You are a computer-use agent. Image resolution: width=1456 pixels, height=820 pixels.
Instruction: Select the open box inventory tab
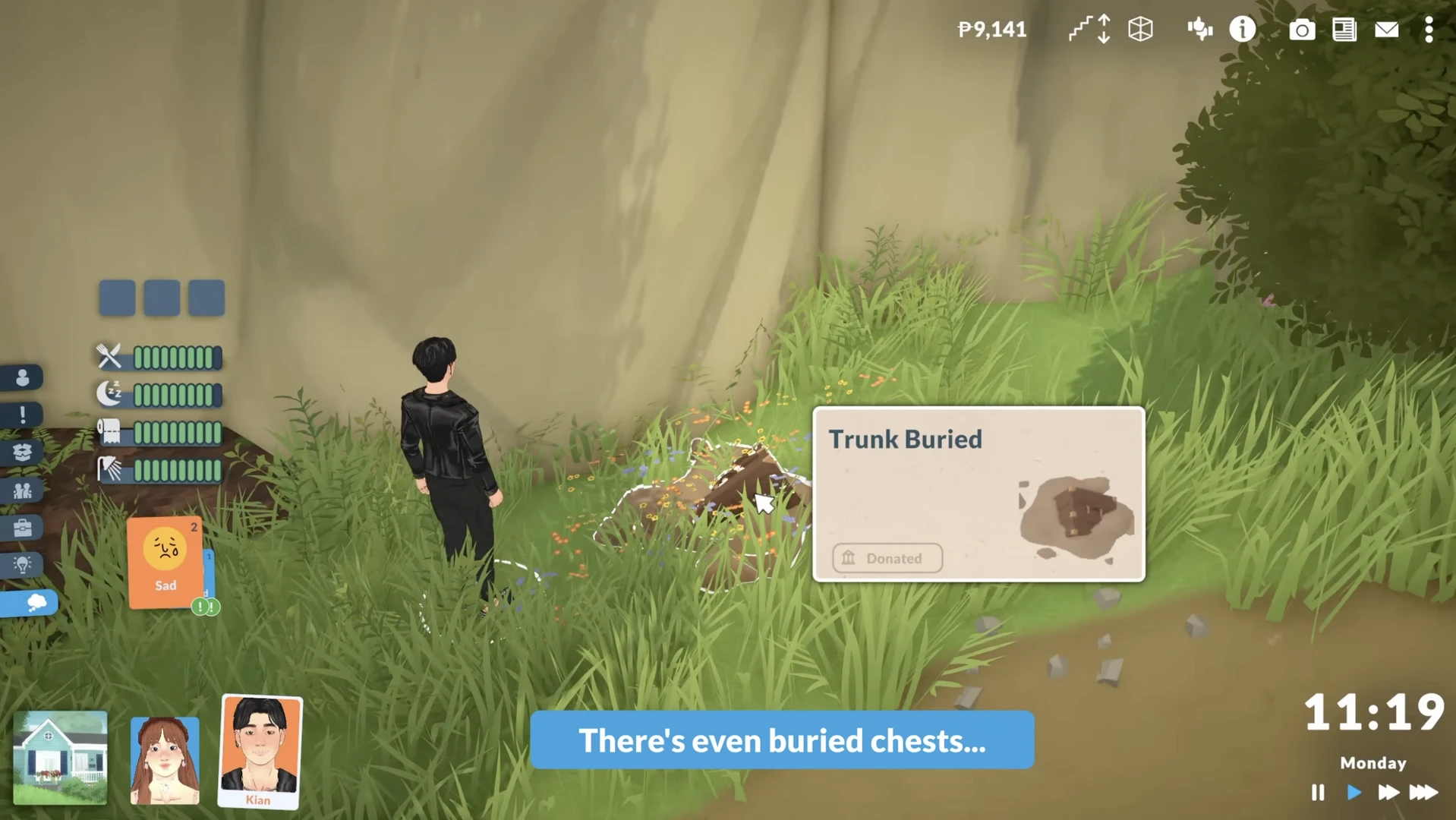coord(22,453)
